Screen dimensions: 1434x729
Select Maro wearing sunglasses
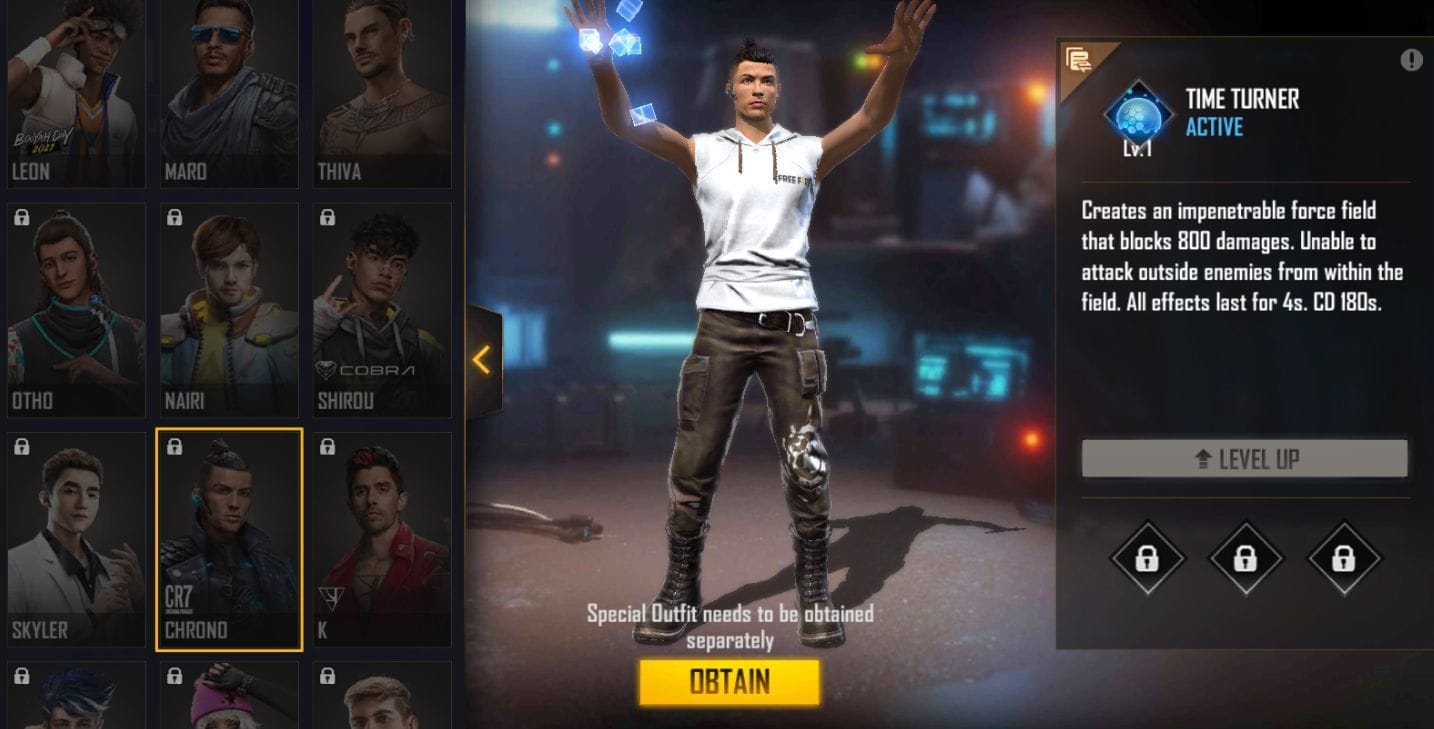[228, 90]
